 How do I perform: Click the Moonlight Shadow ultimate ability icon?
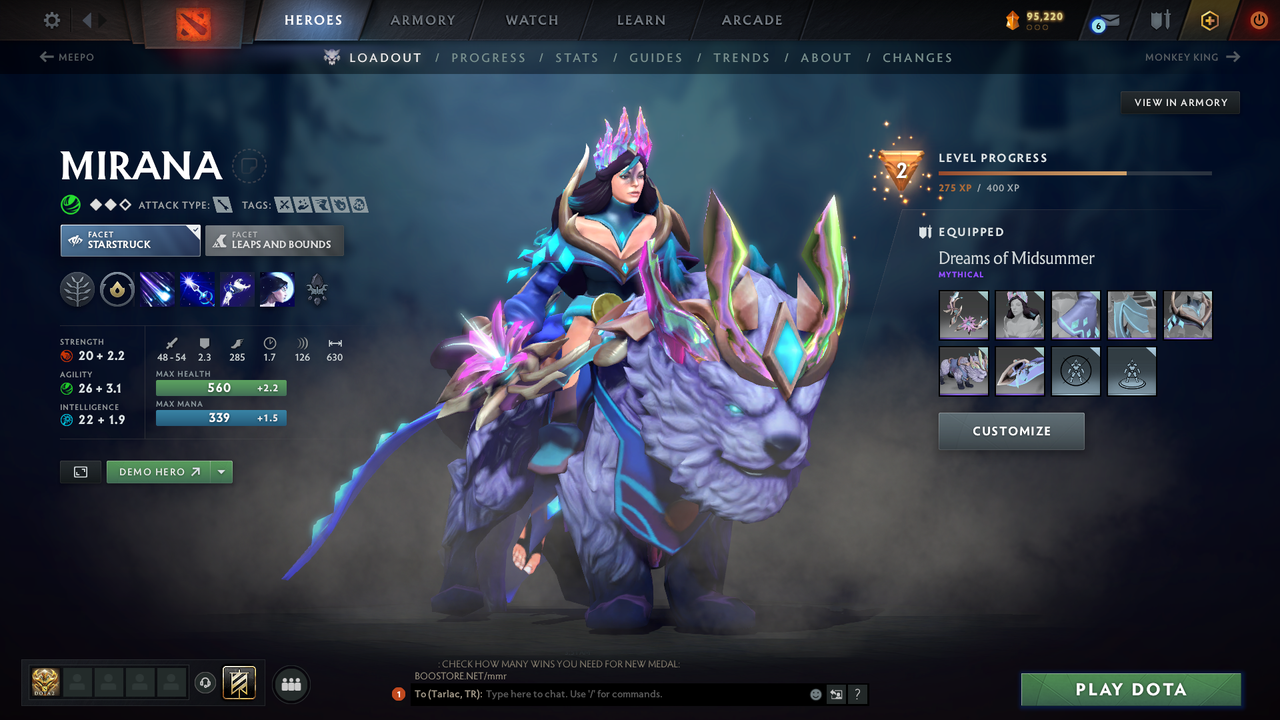click(277, 289)
